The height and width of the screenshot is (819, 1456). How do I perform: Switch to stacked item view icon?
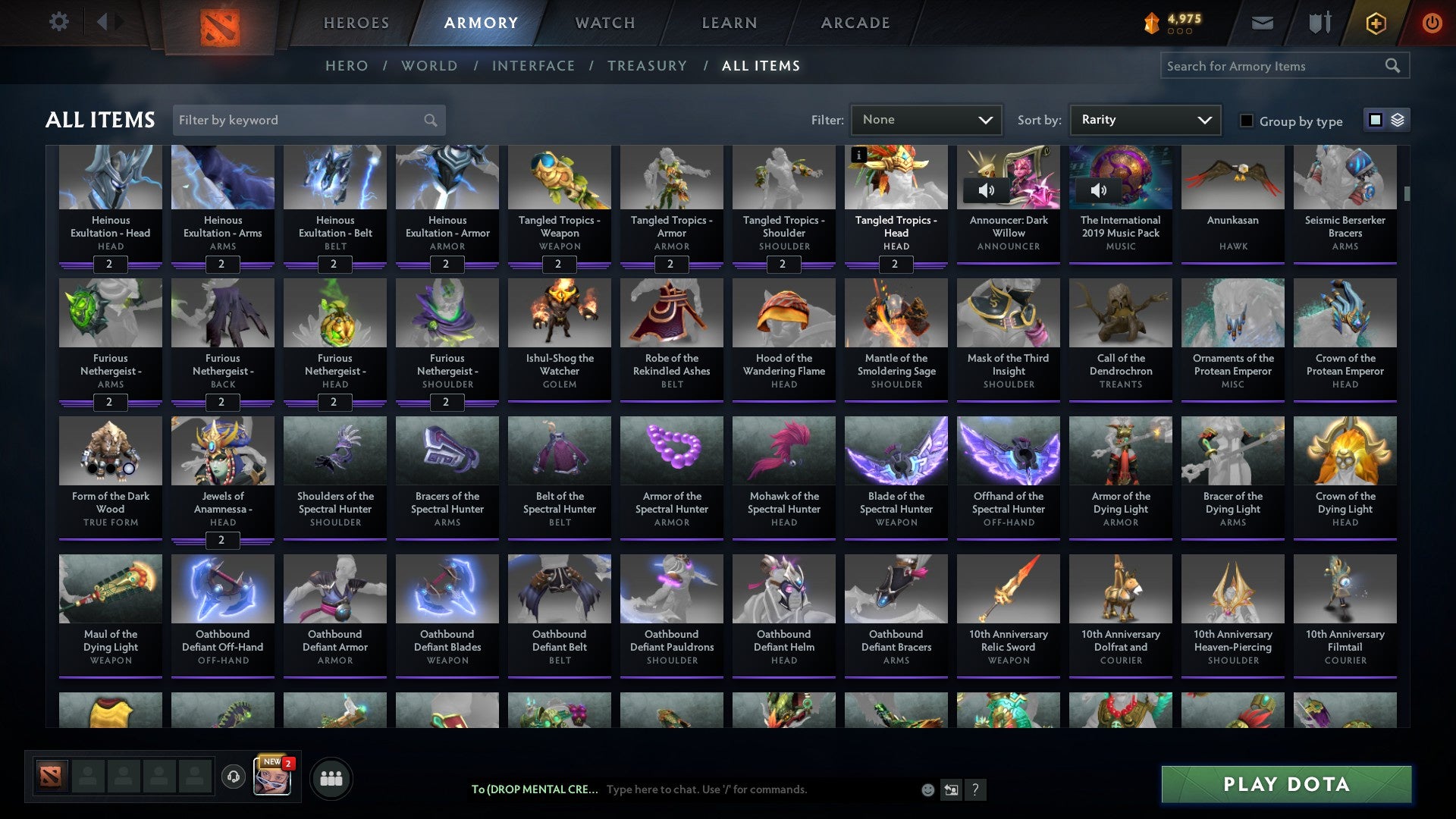[x=1398, y=120]
